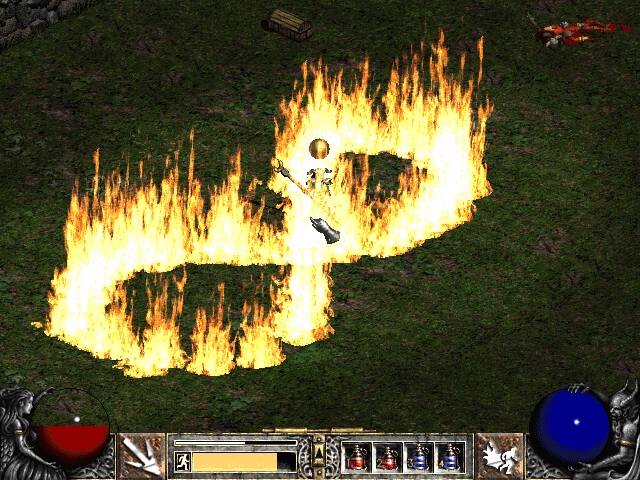Open the right-hand spell skill icon

(x=498, y=456)
